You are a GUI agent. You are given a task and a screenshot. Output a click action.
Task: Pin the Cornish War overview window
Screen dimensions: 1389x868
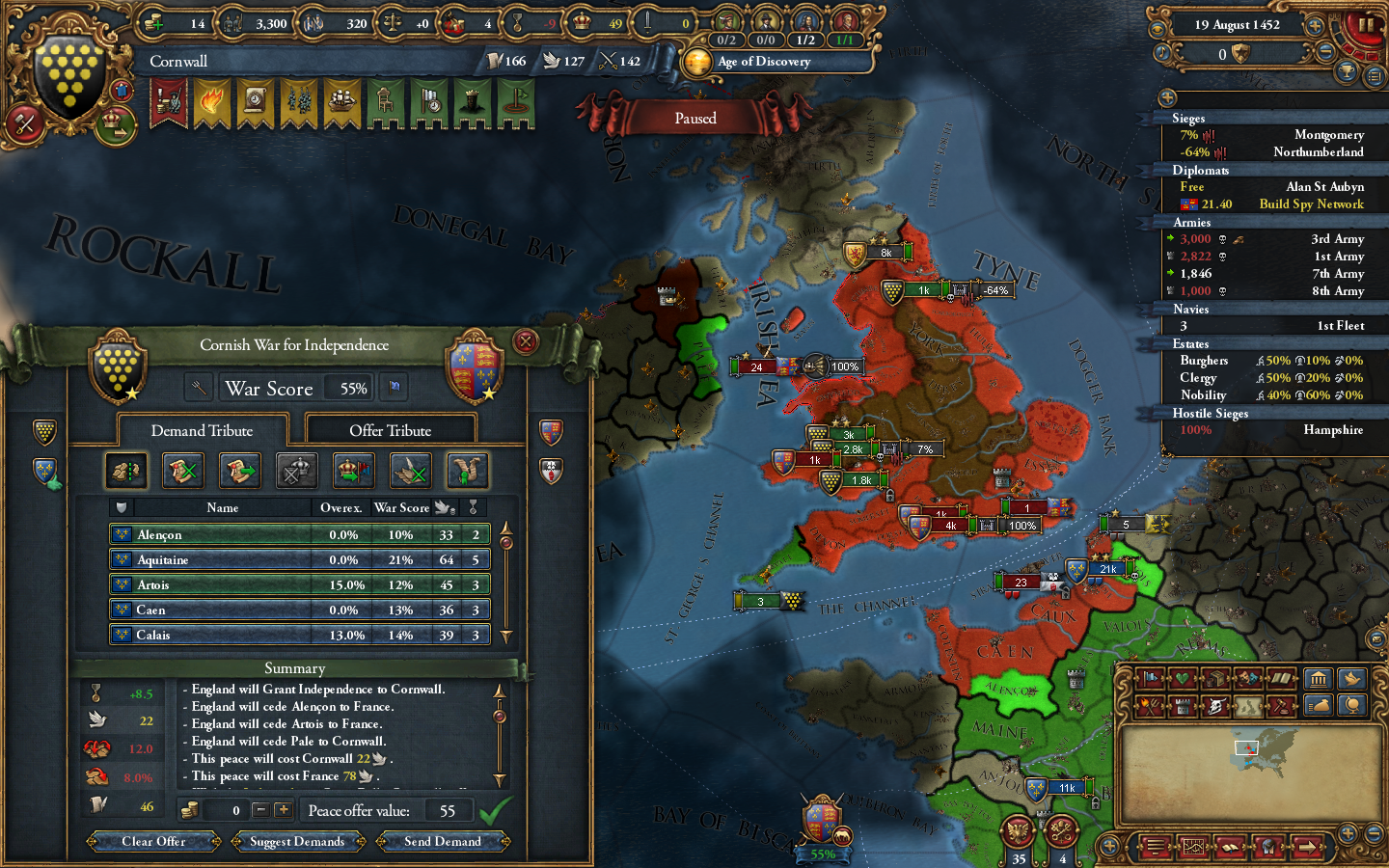pyautogui.click(x=394, y=387)
